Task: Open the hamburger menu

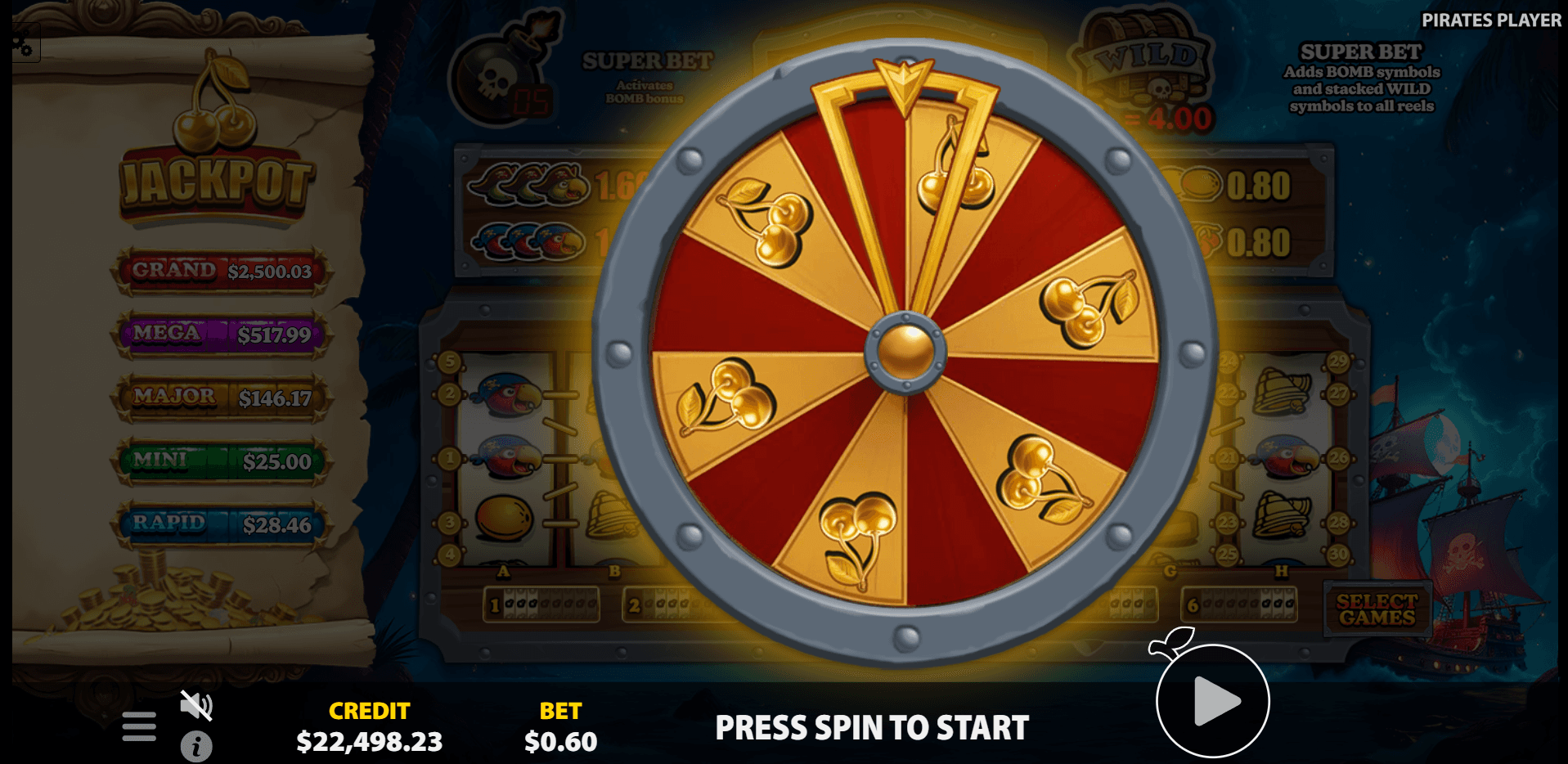Action: click(139, 726)
